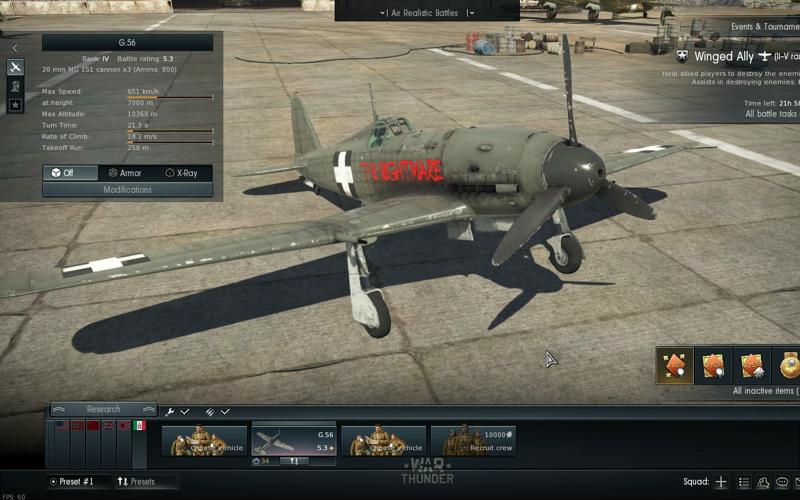Enable the X-Ray view mode

(184, 173)
